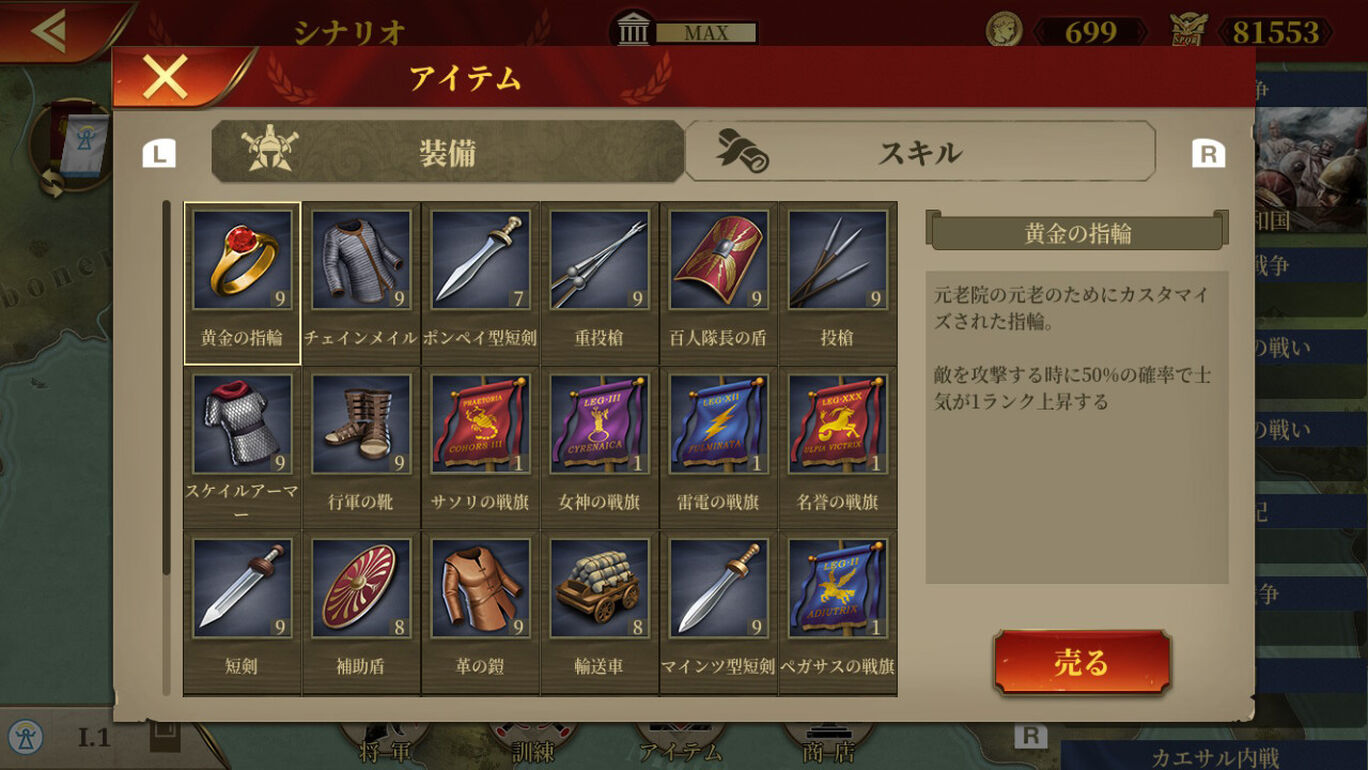Screen dimensions: 1368x770
Task: Switch to the スキル tab
Action: coord(919,152)
